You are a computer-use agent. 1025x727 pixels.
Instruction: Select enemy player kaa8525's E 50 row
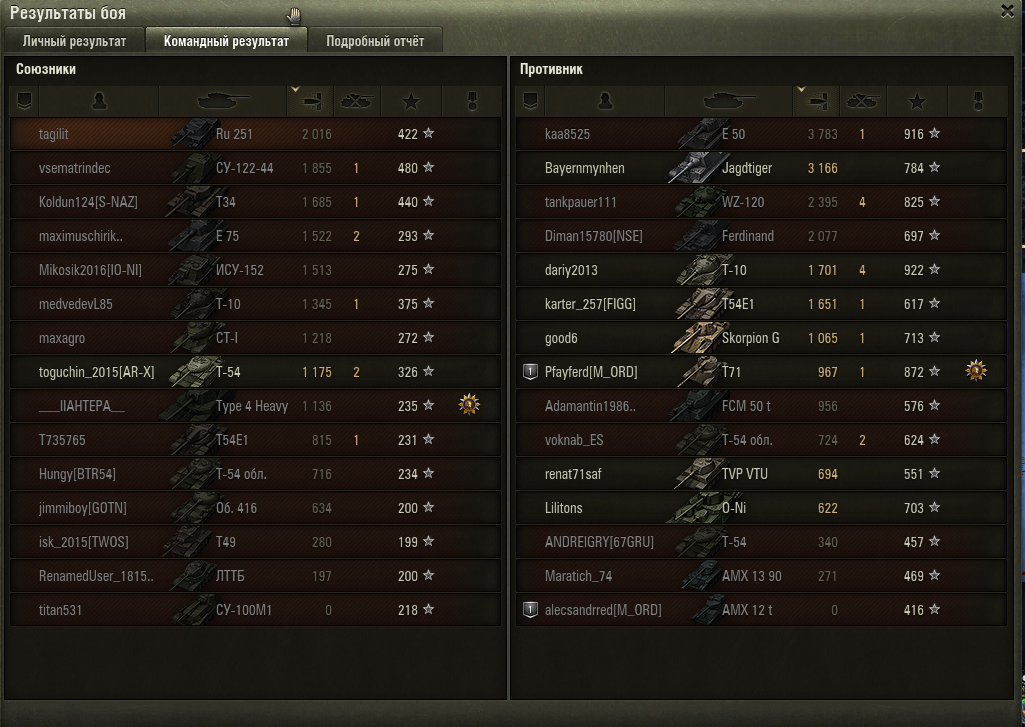(760, 134)
